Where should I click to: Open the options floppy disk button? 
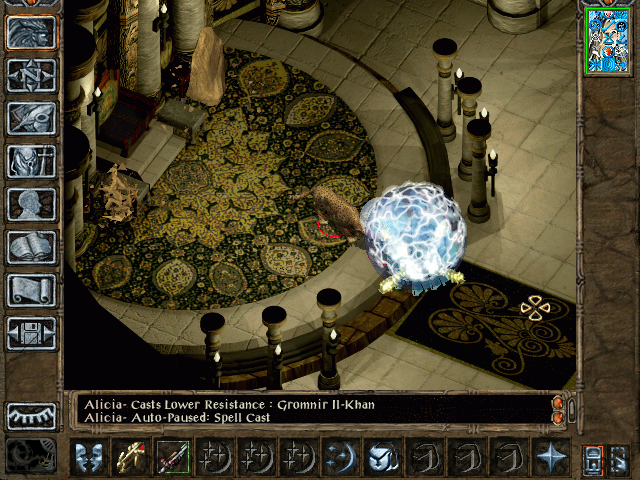coord(31,333)
